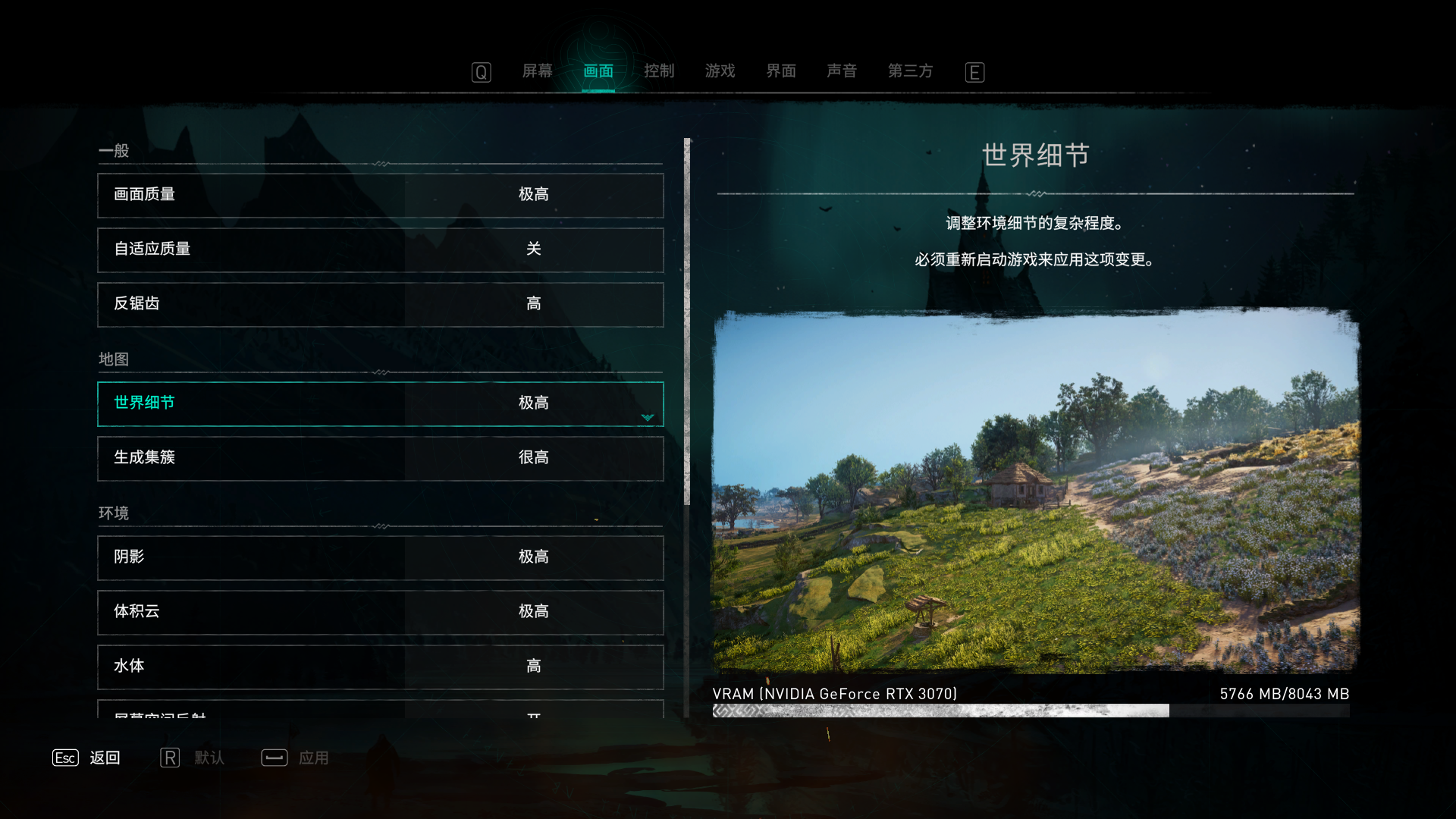
Task: Toggle the 屏幕空间反射 setting
Action: pos(379,717)
